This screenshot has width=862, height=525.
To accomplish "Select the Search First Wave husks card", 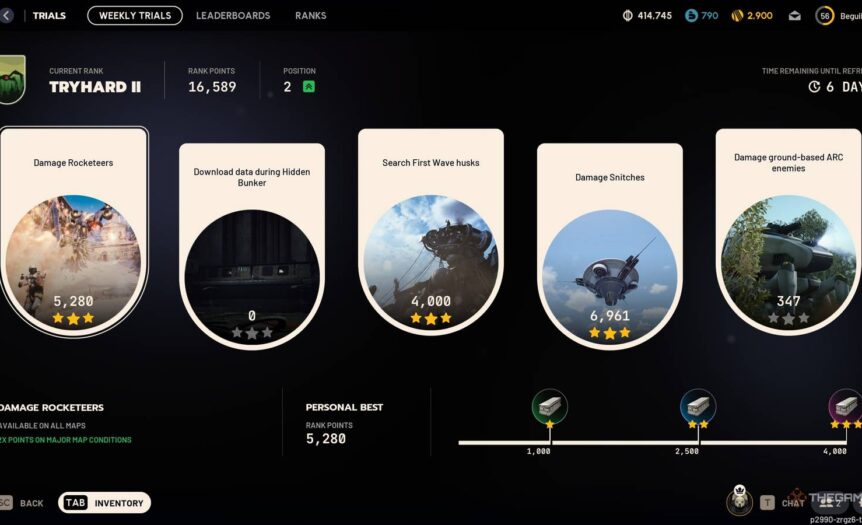I will point(431,230).
